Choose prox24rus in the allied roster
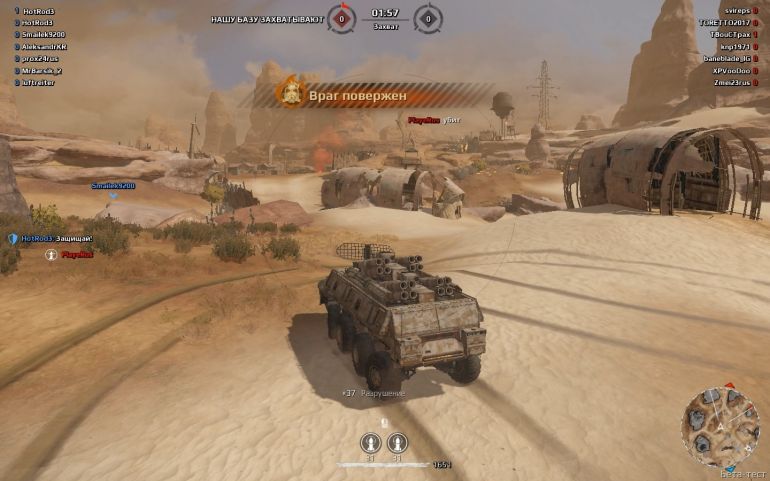Viewport: 770px width, 481px height. pos(39,58)
